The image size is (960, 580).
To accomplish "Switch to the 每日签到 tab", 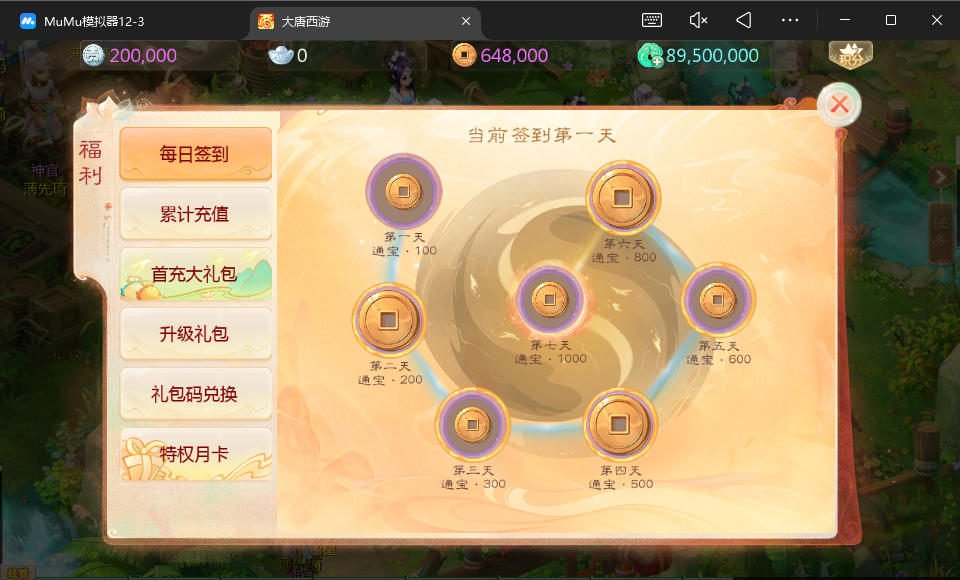I will click(x=195, y=154).
